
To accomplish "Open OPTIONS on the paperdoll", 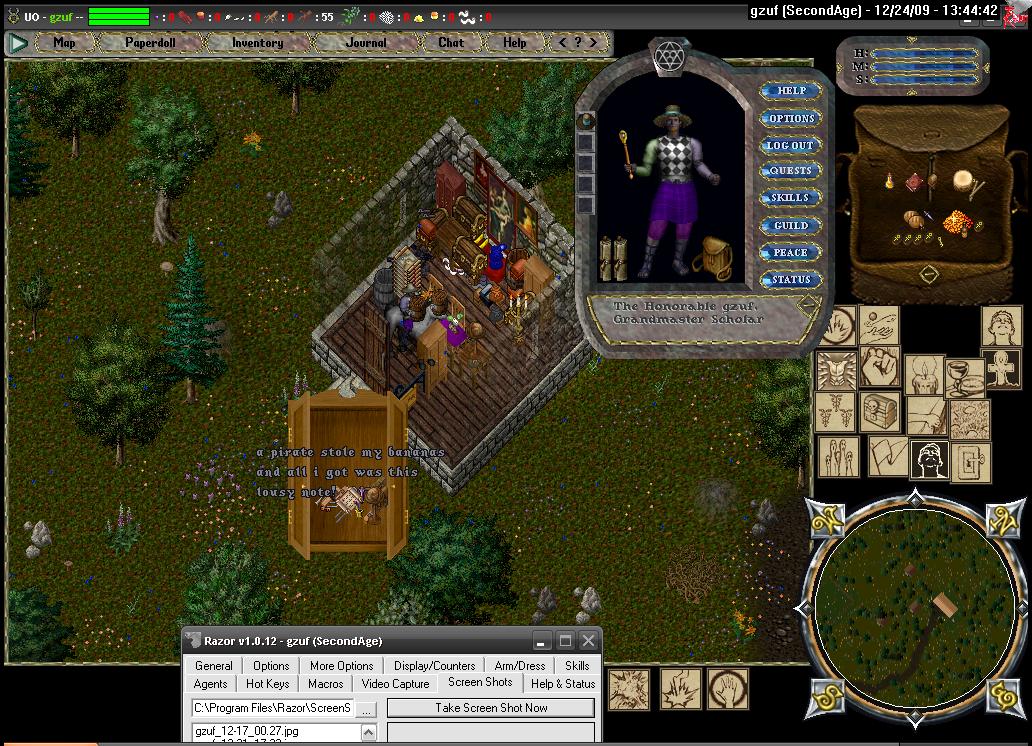I will click(x=791, y=118).
